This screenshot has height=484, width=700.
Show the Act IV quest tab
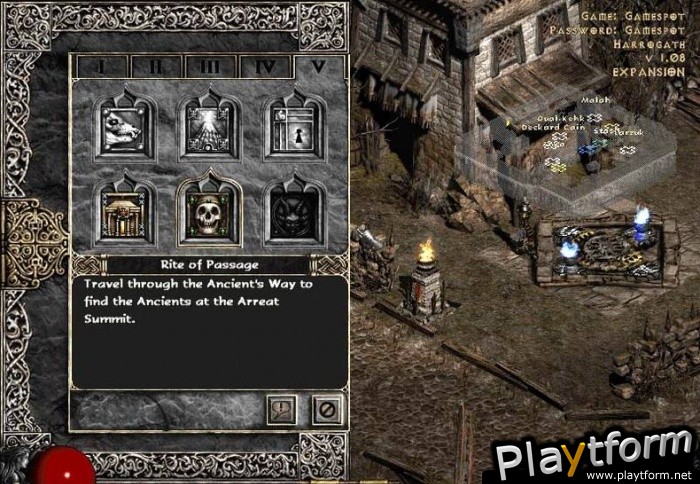pos(265,67)
